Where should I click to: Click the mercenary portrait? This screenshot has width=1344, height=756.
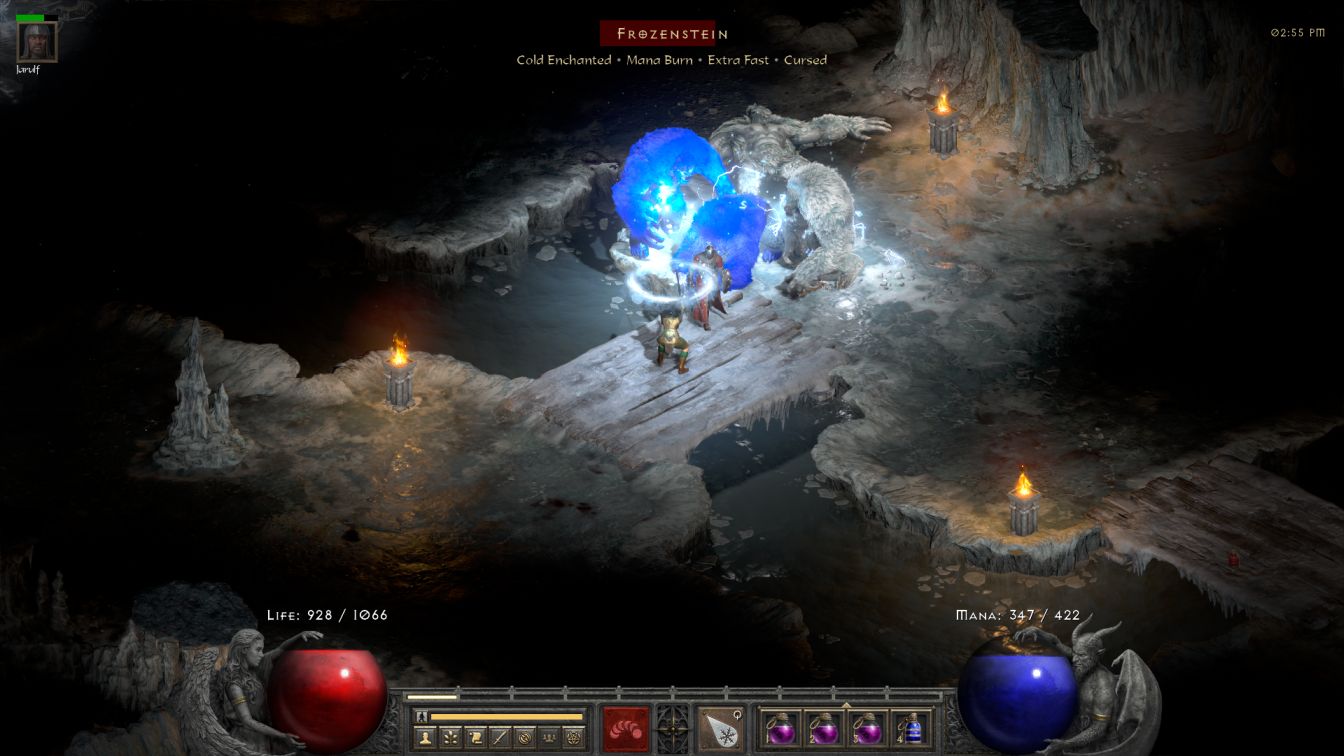[38, 41]
